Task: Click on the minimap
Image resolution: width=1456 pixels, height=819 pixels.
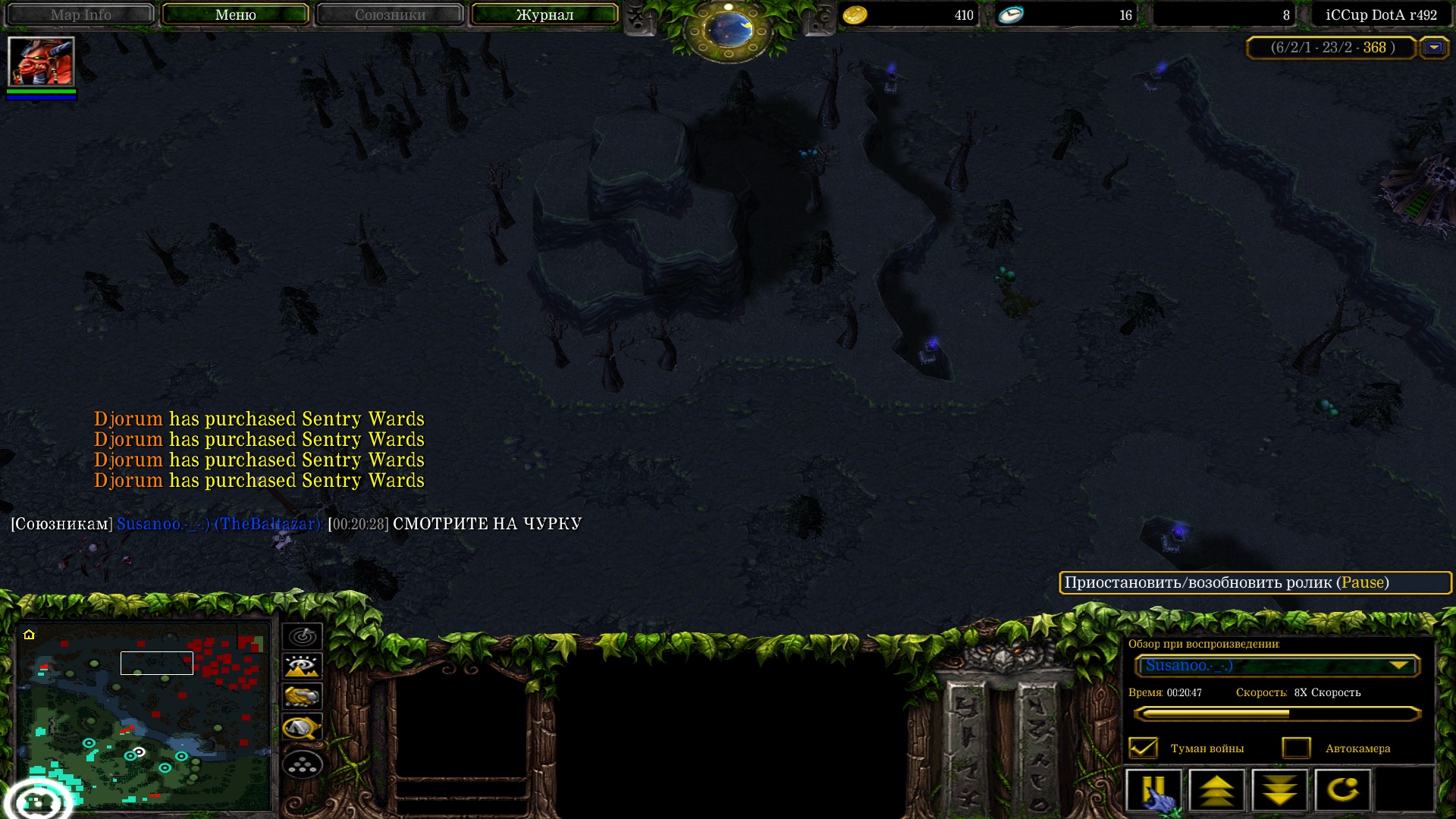Action: pos(144,717)
